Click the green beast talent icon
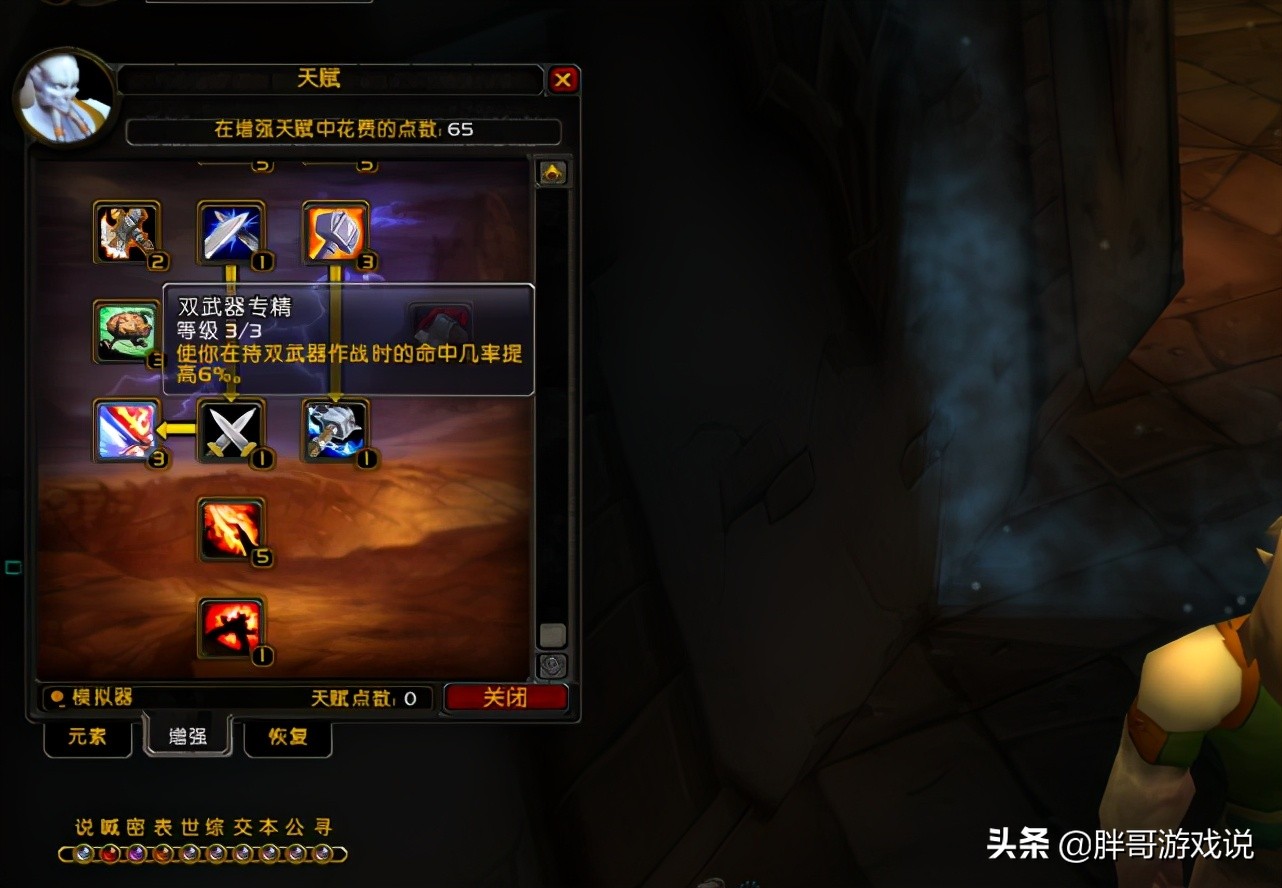Viewport: 1282px width, 888px height. pos(127,333)
